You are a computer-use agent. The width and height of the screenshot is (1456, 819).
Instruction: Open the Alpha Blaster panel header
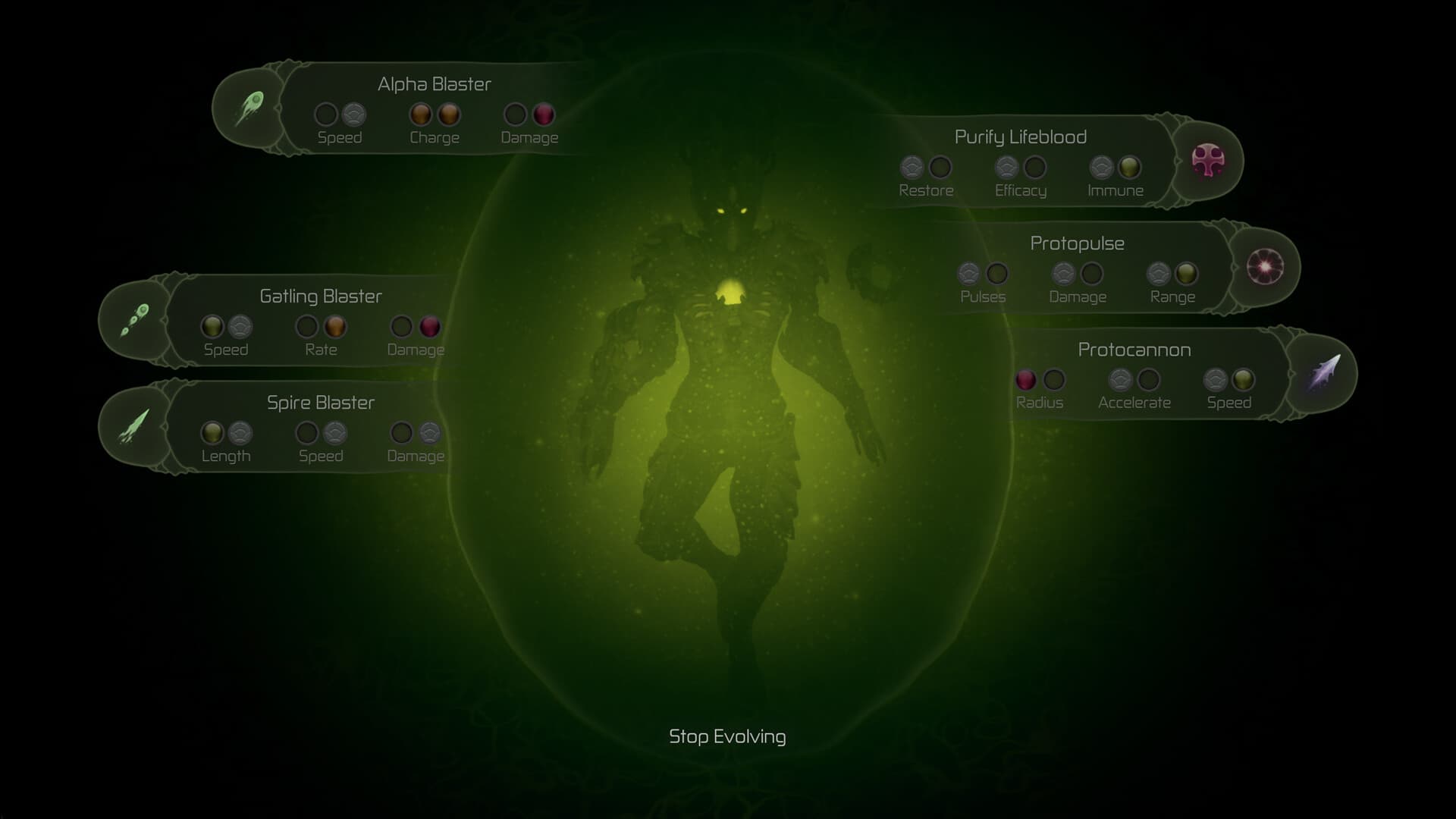click(435, 84)
